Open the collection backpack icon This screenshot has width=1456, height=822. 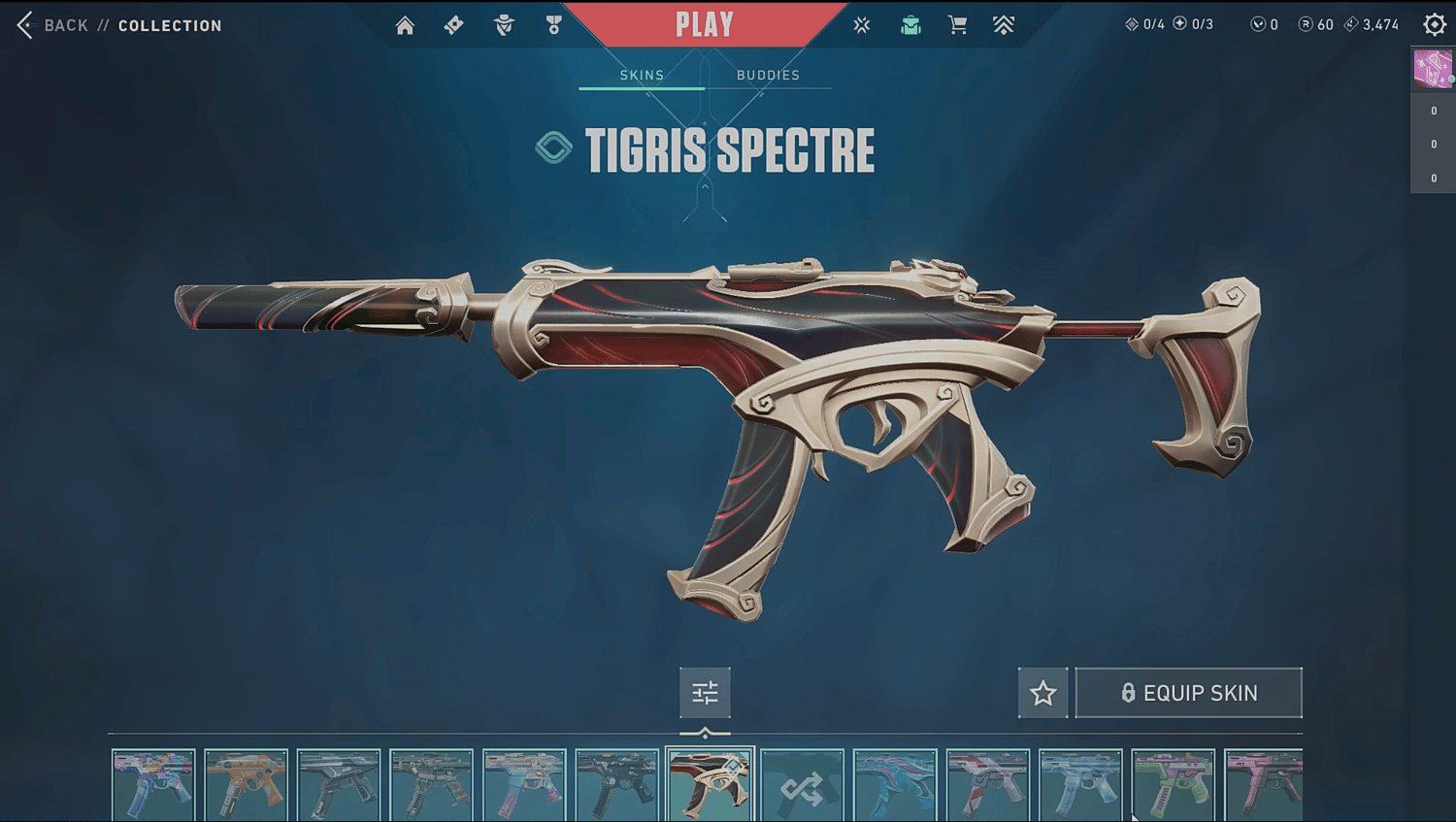pos(910,25)
